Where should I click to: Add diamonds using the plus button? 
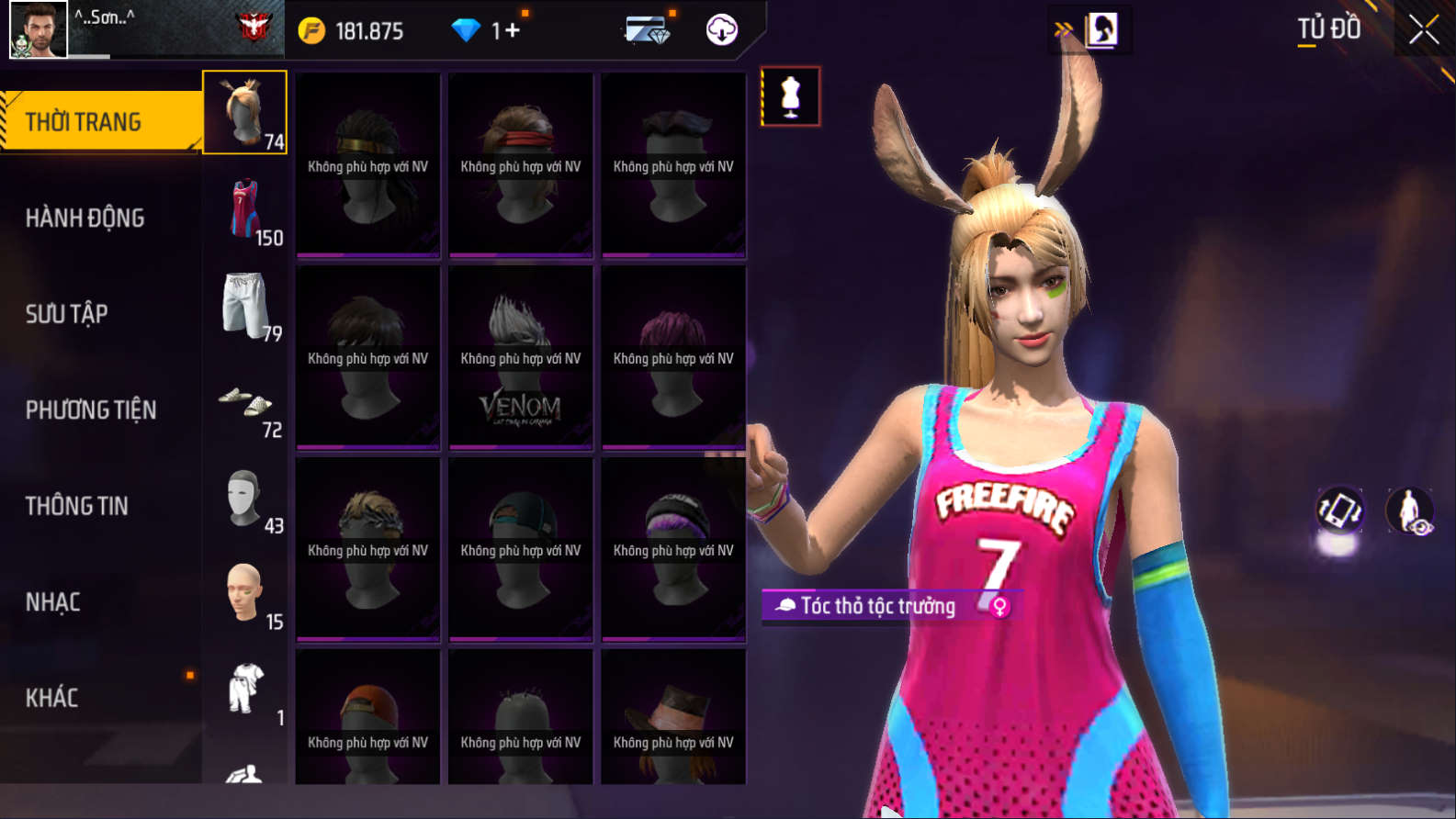tap(511, 30)
